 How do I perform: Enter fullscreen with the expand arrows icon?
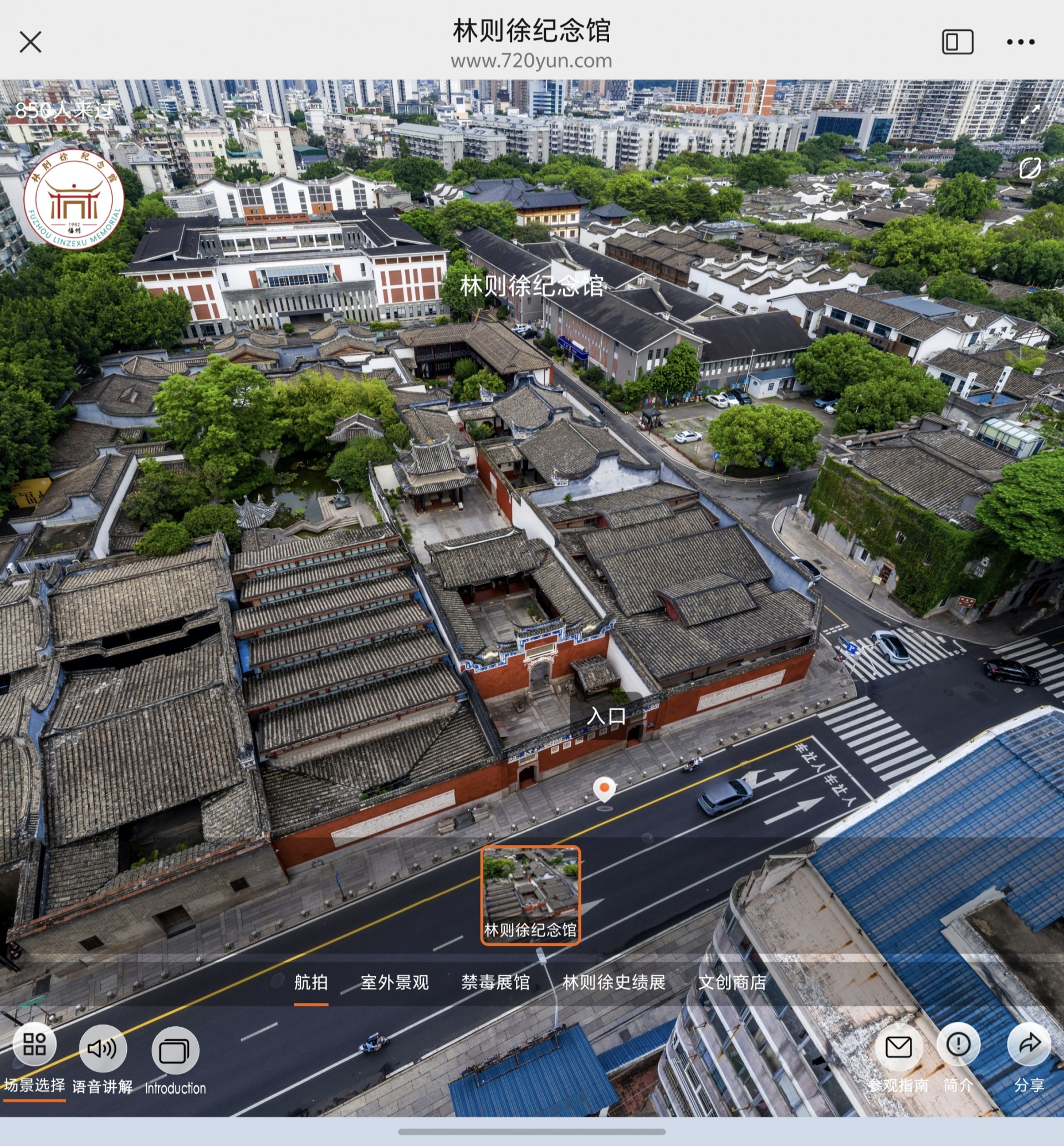click(x=1030, y=114)
